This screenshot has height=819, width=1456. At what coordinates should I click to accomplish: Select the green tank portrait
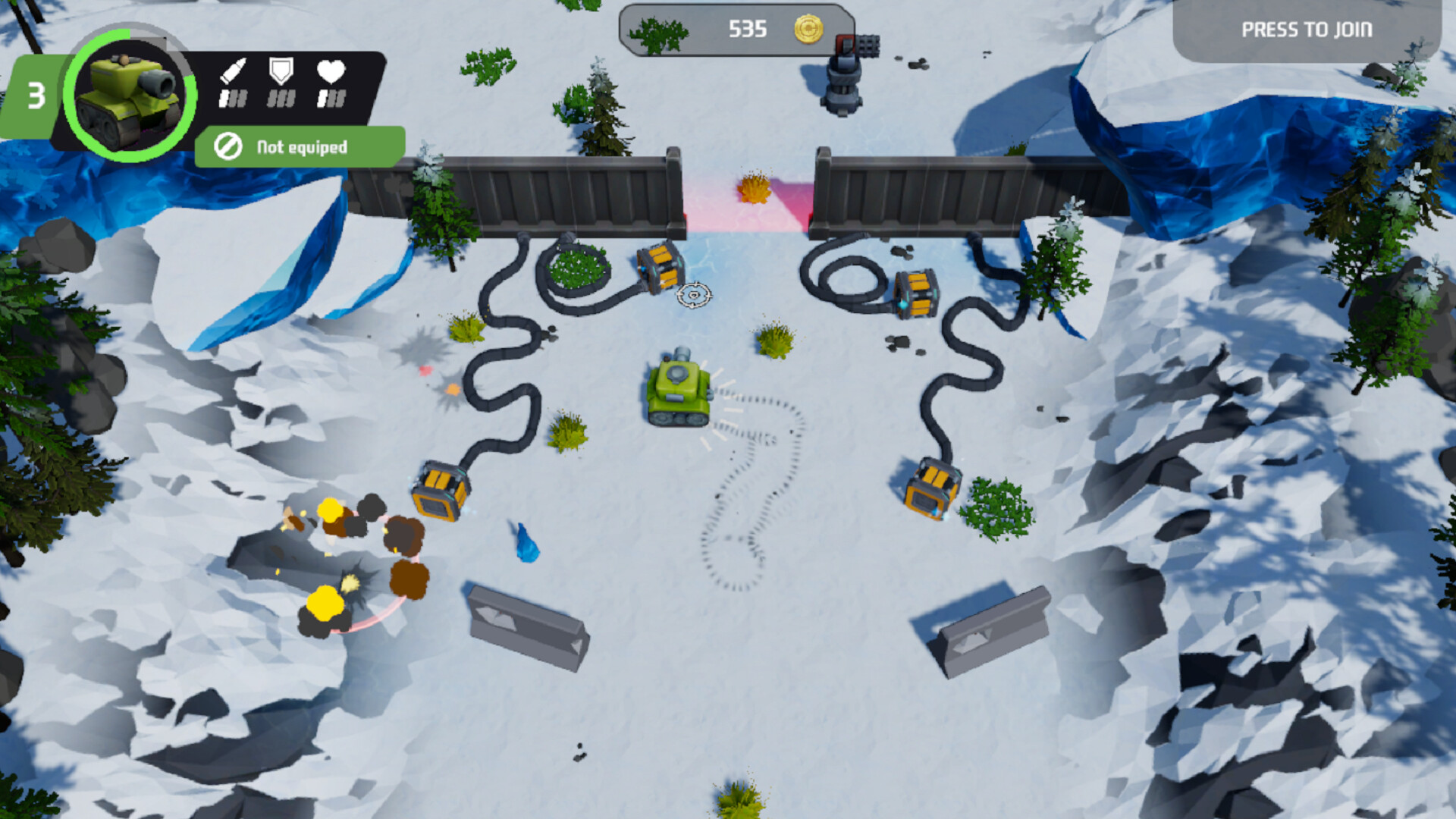click(130, 95)
